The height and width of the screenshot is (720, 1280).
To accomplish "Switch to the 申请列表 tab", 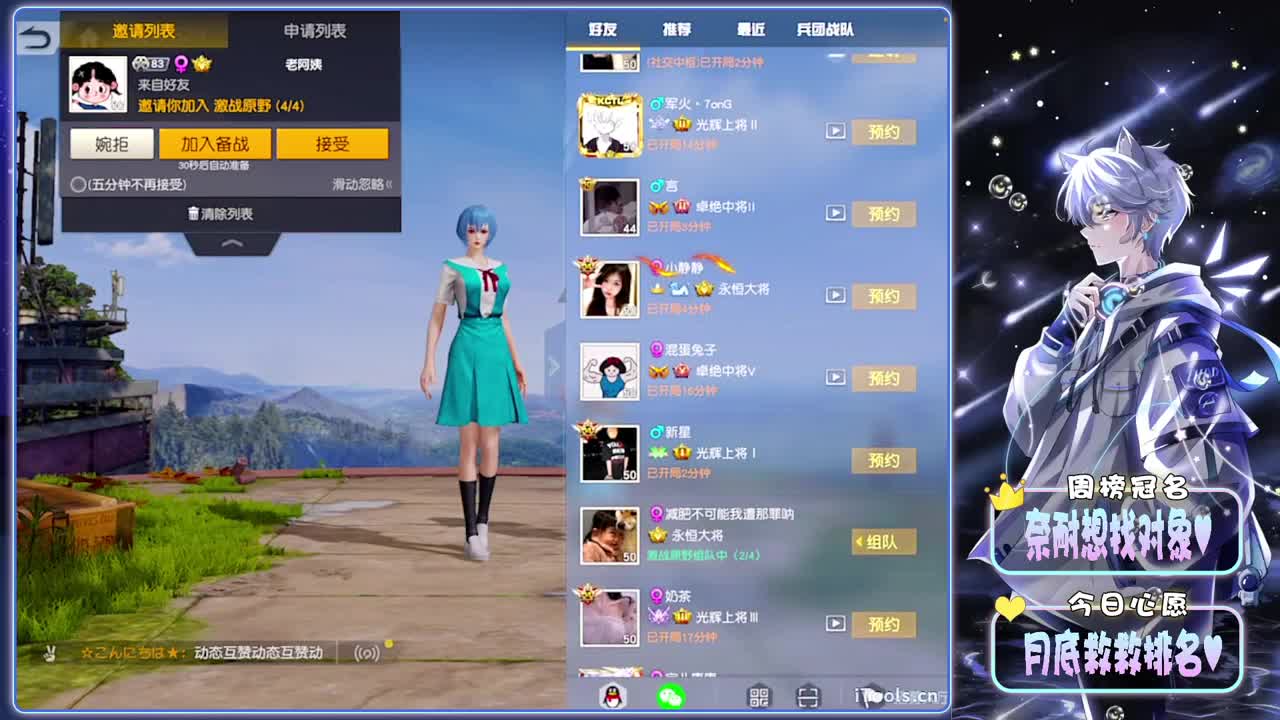I will pos(313,31).
